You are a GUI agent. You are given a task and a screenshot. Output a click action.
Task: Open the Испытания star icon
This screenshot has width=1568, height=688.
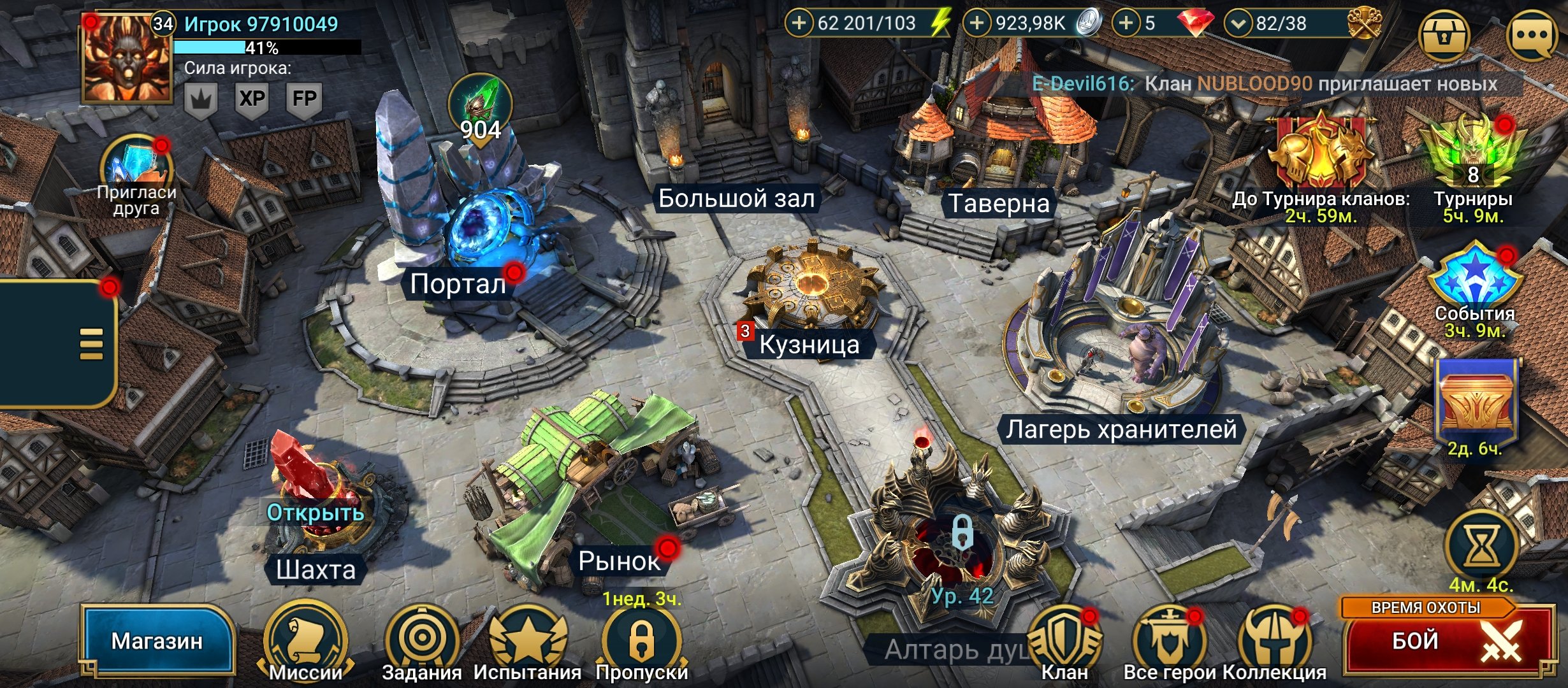pyautogui.click(x=527, y=640)
